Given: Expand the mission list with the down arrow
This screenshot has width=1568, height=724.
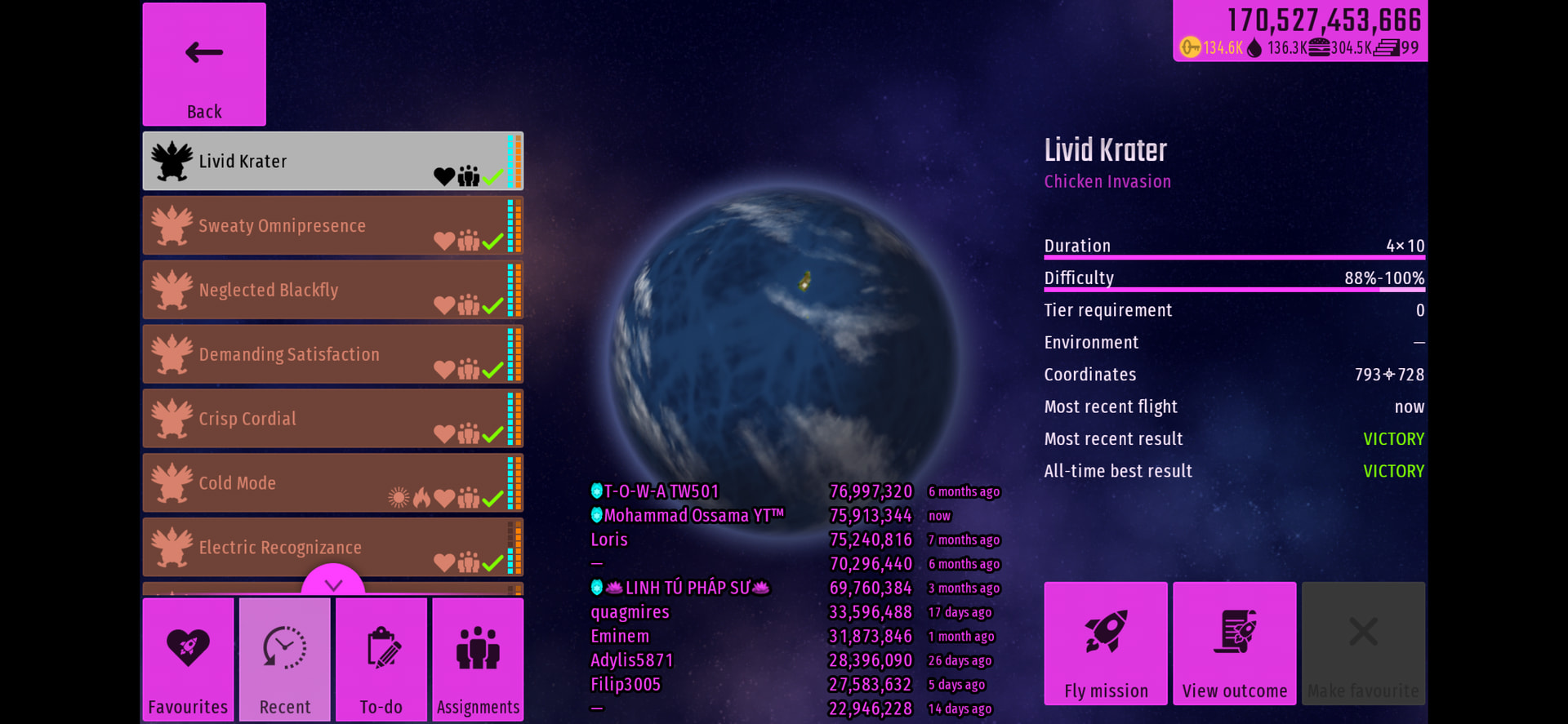Looking at the screenshot, I should [333, 583].
